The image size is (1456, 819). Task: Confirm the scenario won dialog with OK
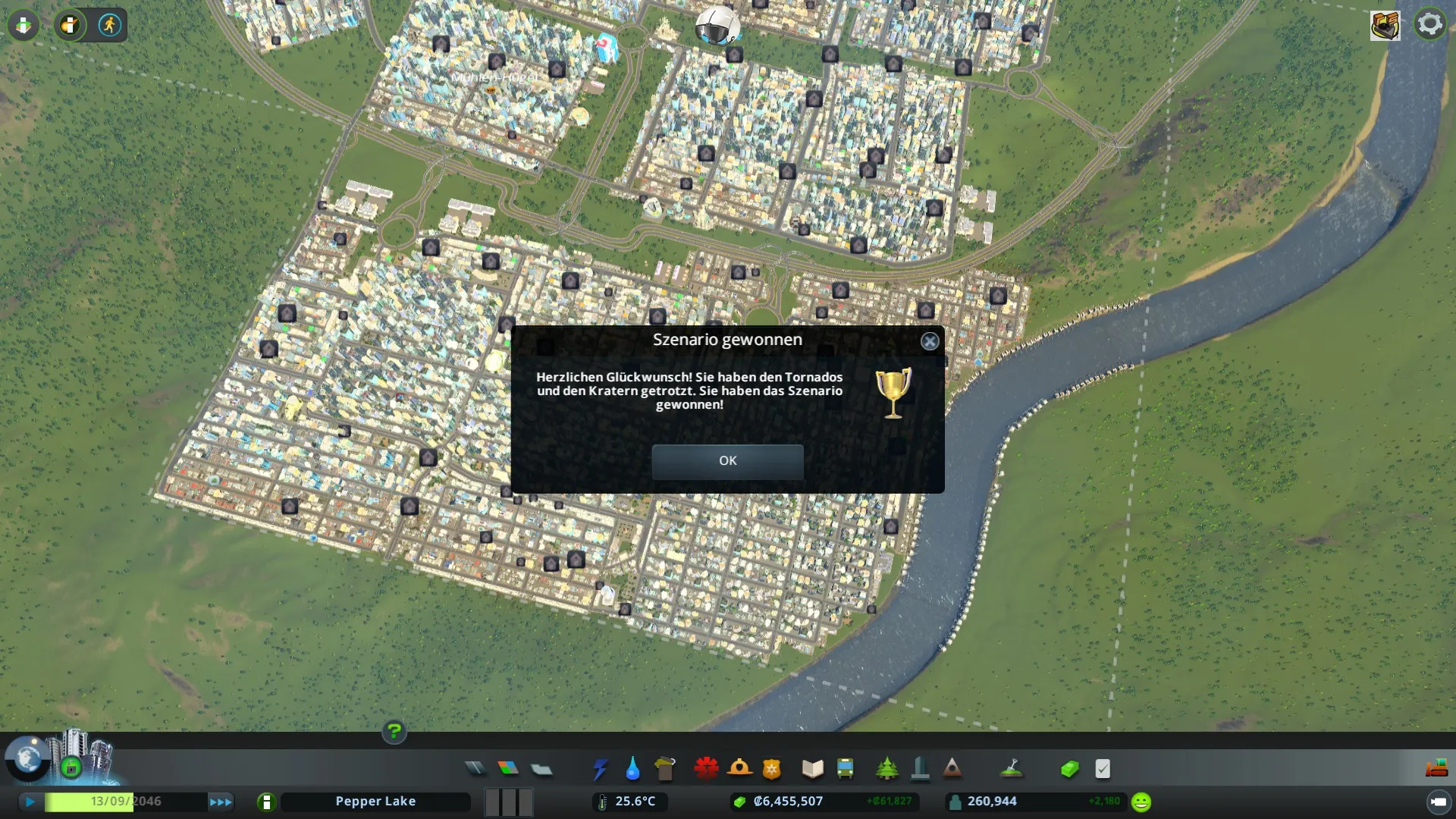point(727,461)
